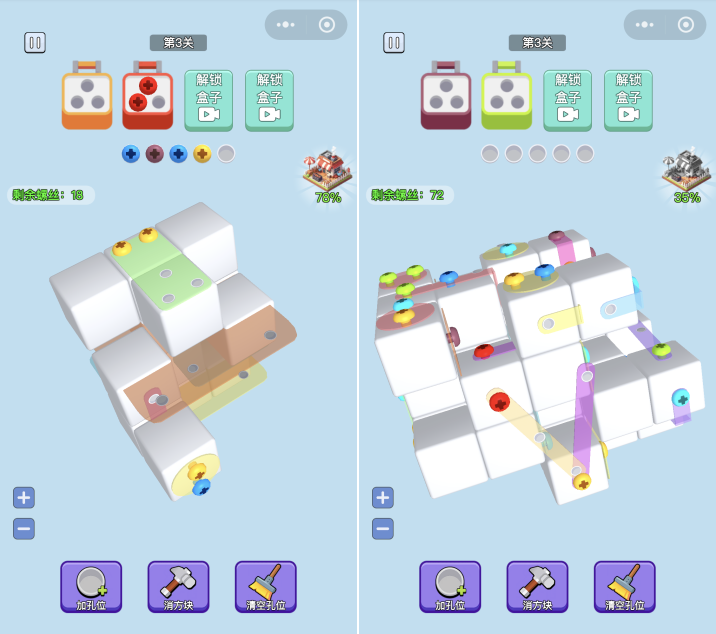Activate 消方块 hammer in the 72-screw game
Viewport: 716px width, 634px height.
[x=537, y=587]
